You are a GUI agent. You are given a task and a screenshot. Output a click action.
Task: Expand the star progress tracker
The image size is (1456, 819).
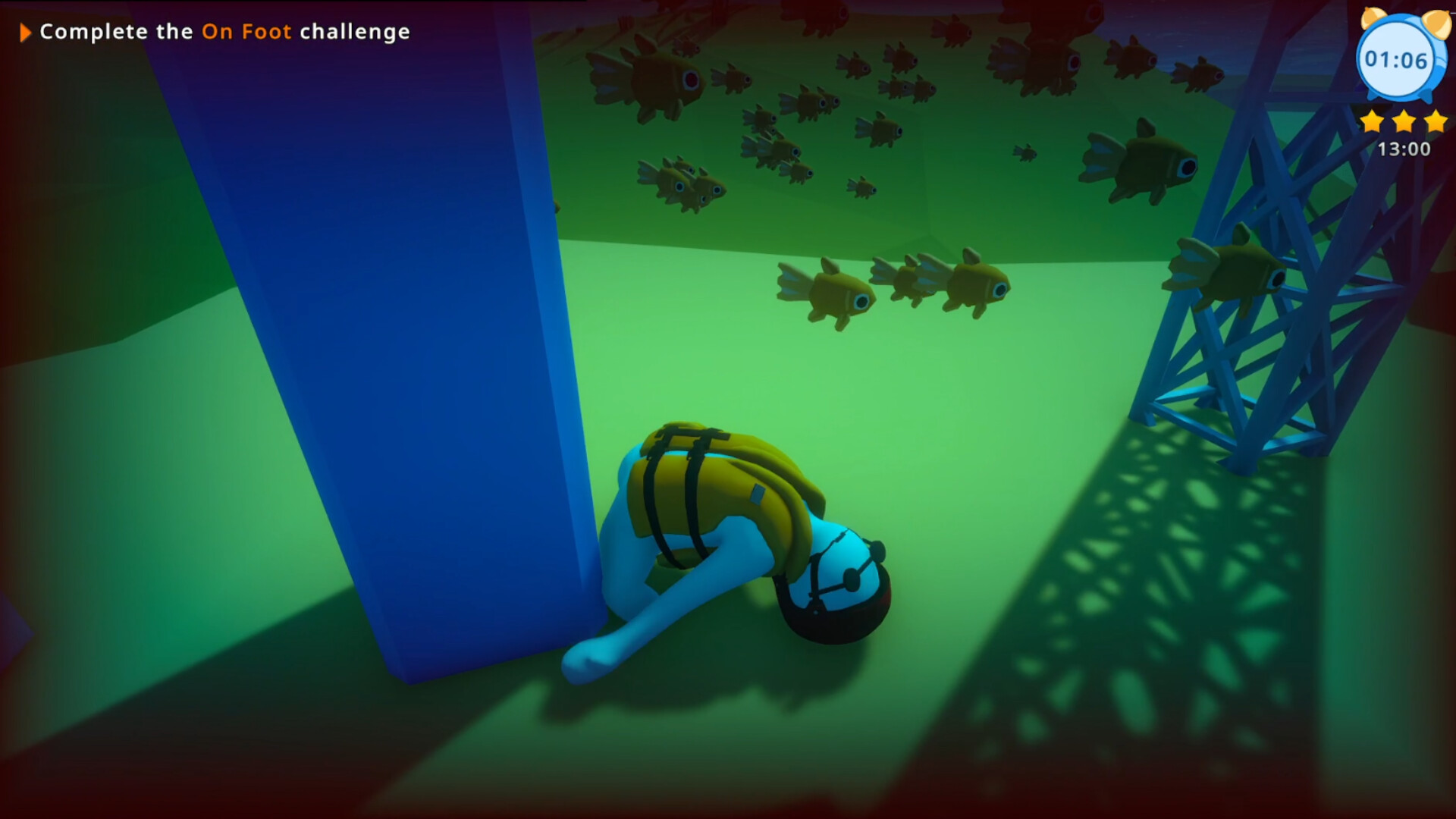[1404, 120]
